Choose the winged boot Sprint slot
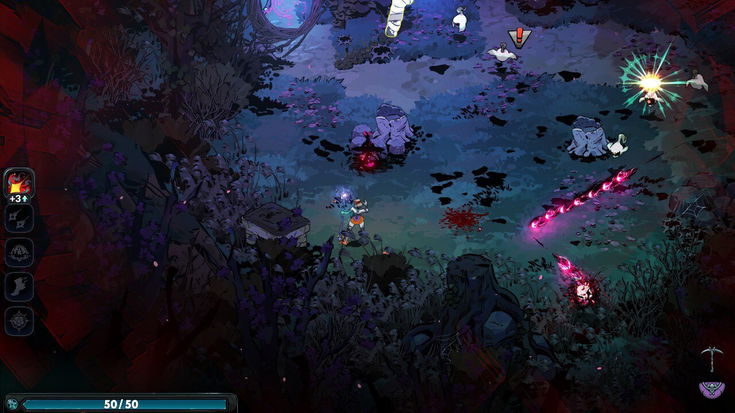Screen dimensions: 735x413 click(19, 286)
